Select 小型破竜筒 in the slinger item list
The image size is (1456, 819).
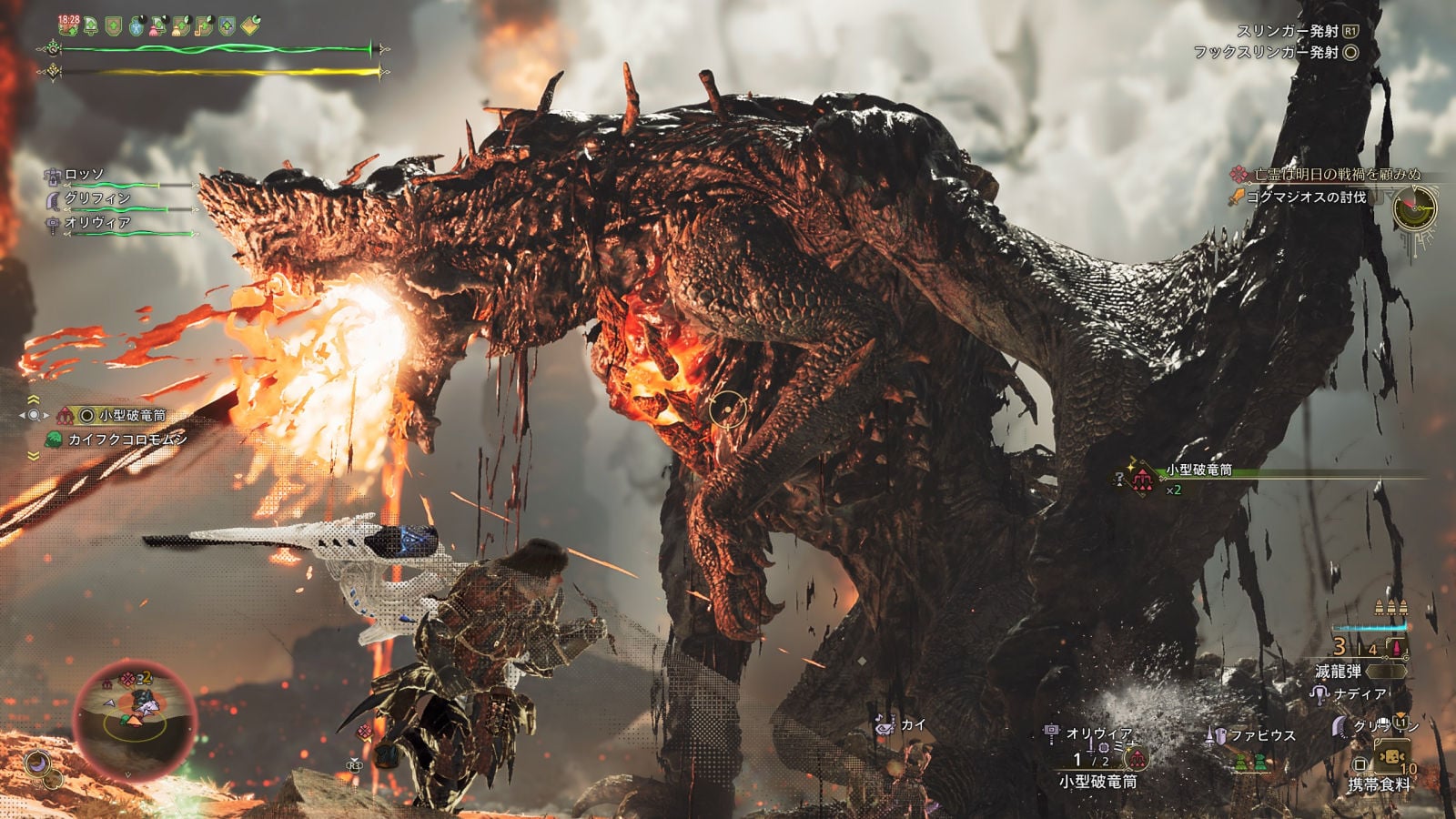pyautogui.click(x=131, y=415)
